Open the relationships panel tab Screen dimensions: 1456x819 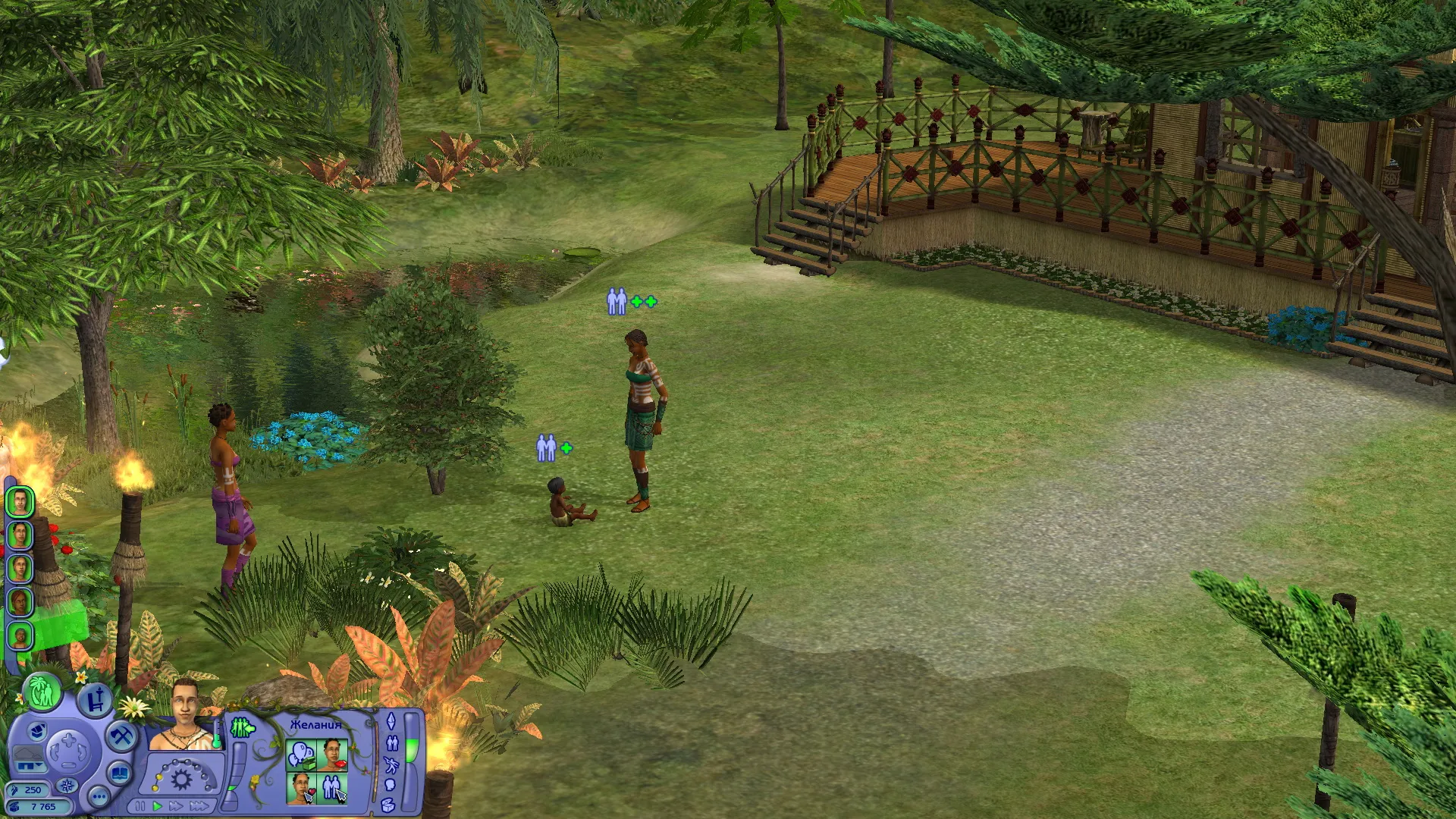click(392, 742)
